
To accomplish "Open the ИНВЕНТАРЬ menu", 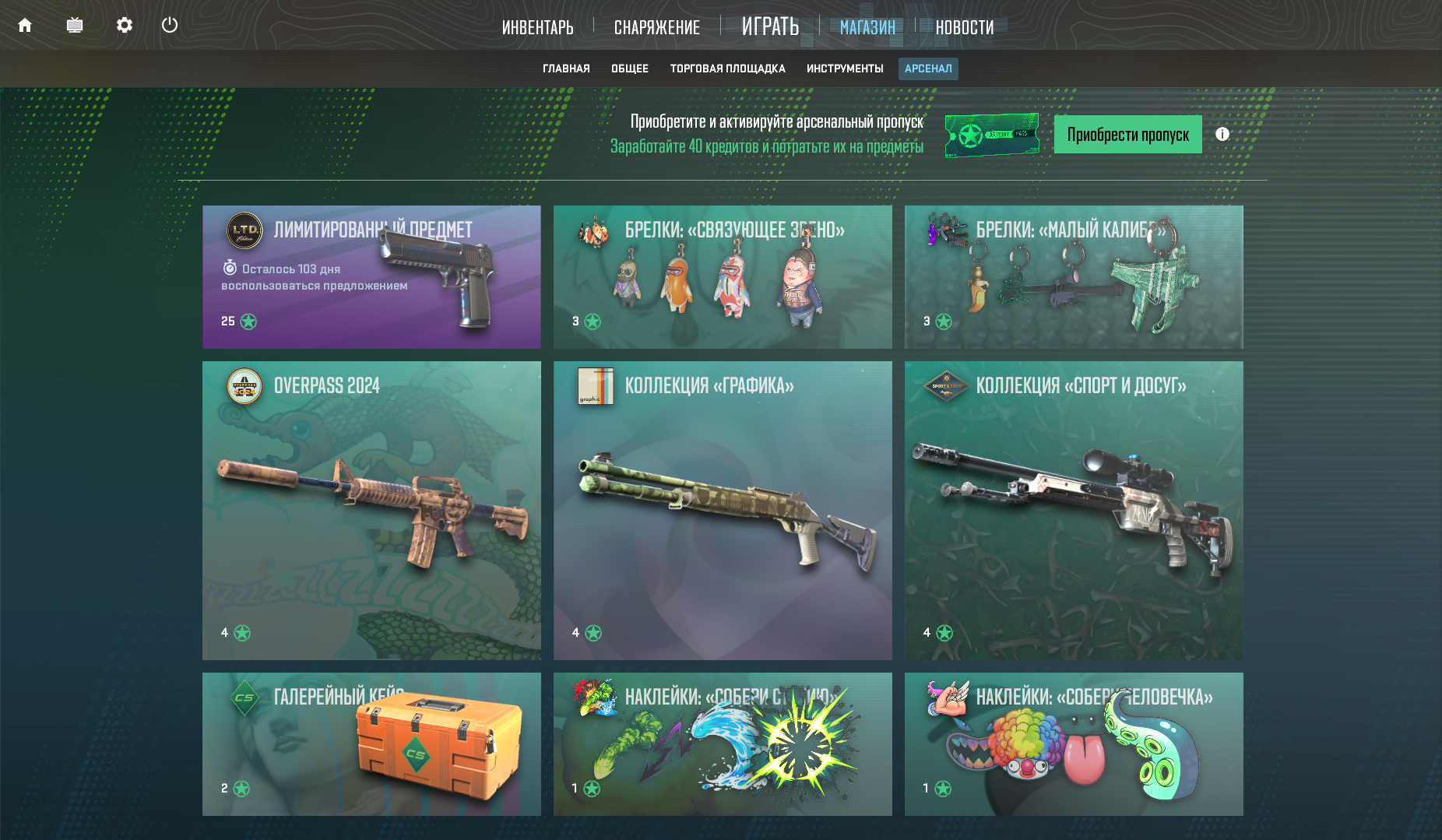I will 537,28.
